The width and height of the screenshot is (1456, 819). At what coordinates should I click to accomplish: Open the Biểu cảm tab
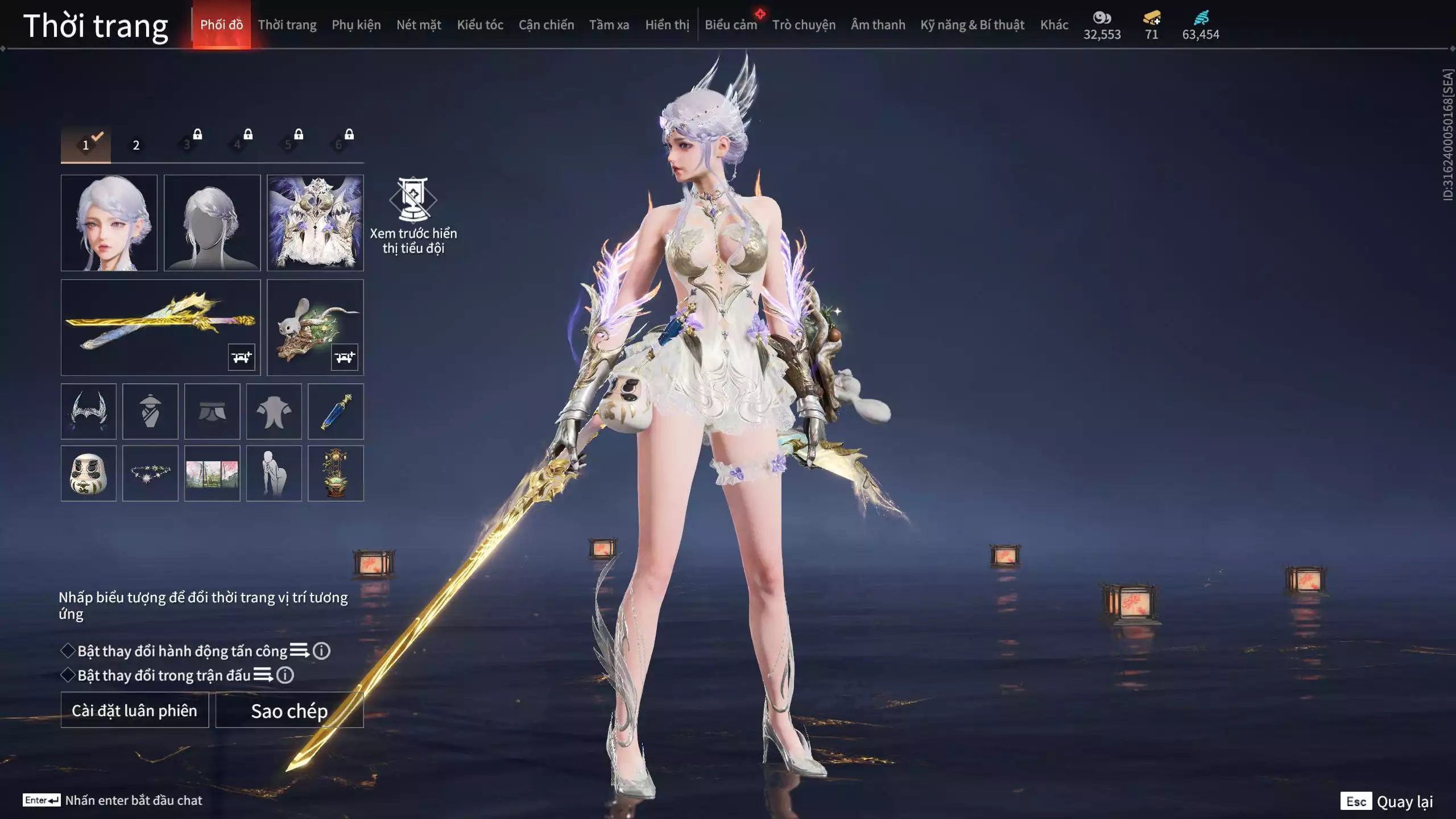[731, 25]
